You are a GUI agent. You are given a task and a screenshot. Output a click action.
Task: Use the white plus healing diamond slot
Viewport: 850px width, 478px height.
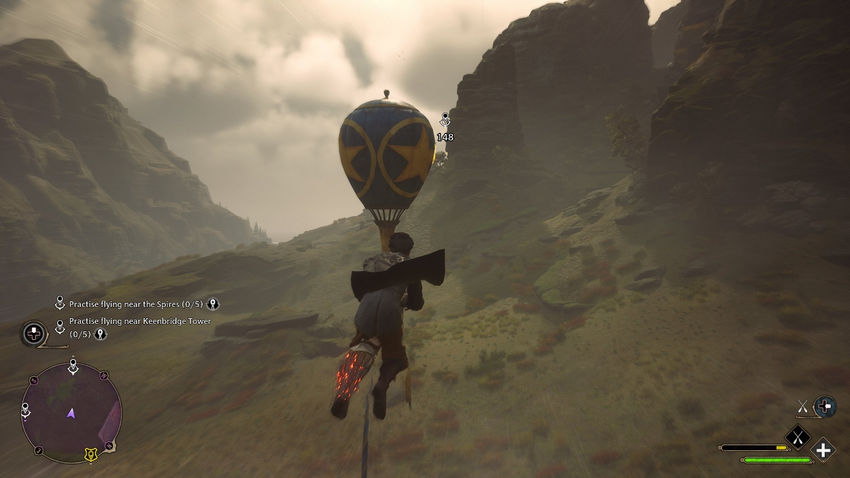pyautogui.click(x=823, y=450)
